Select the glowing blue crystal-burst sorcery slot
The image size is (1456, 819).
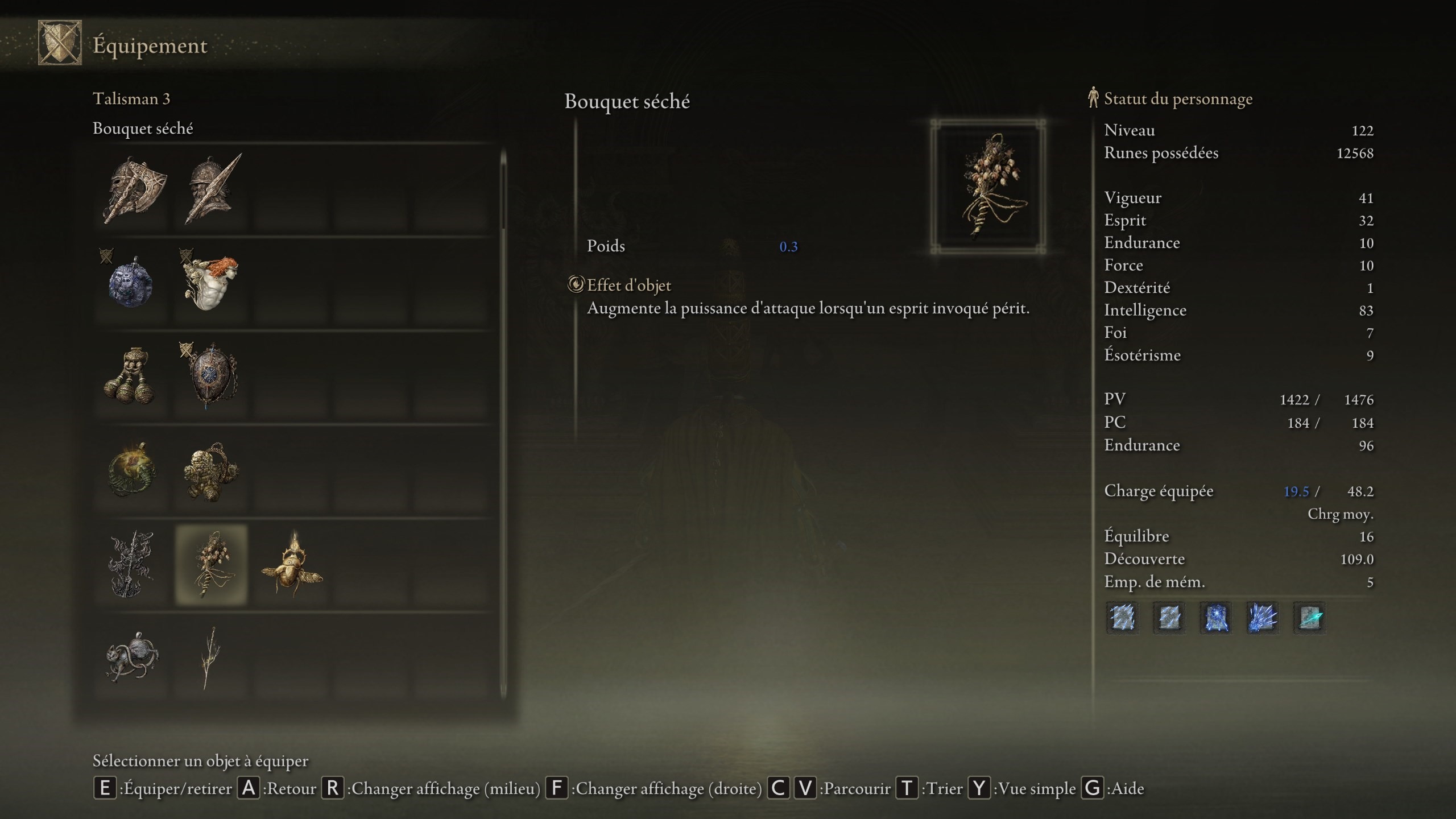(x=1262, y=618)
